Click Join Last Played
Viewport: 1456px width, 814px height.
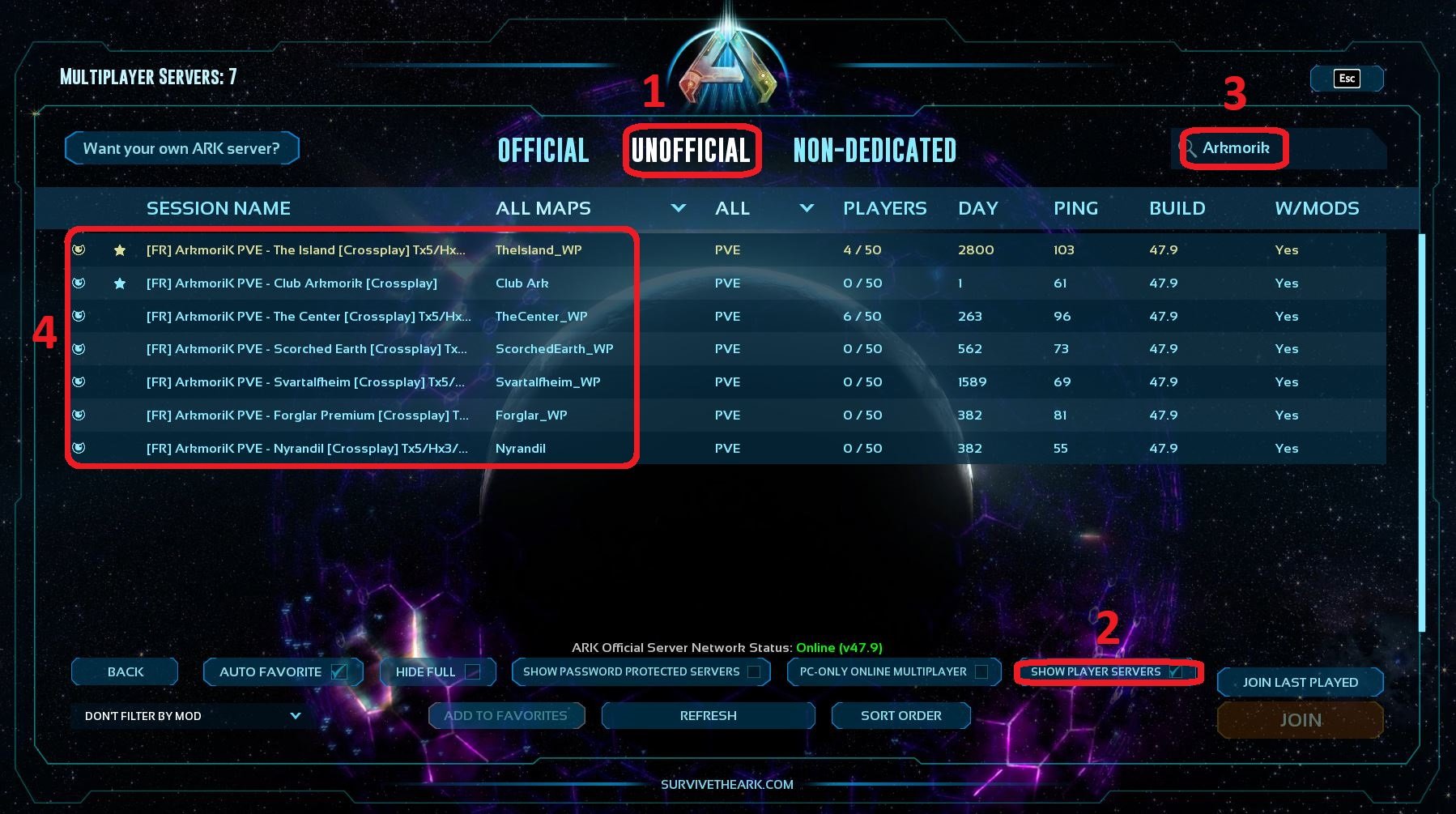coord(1300,681)
